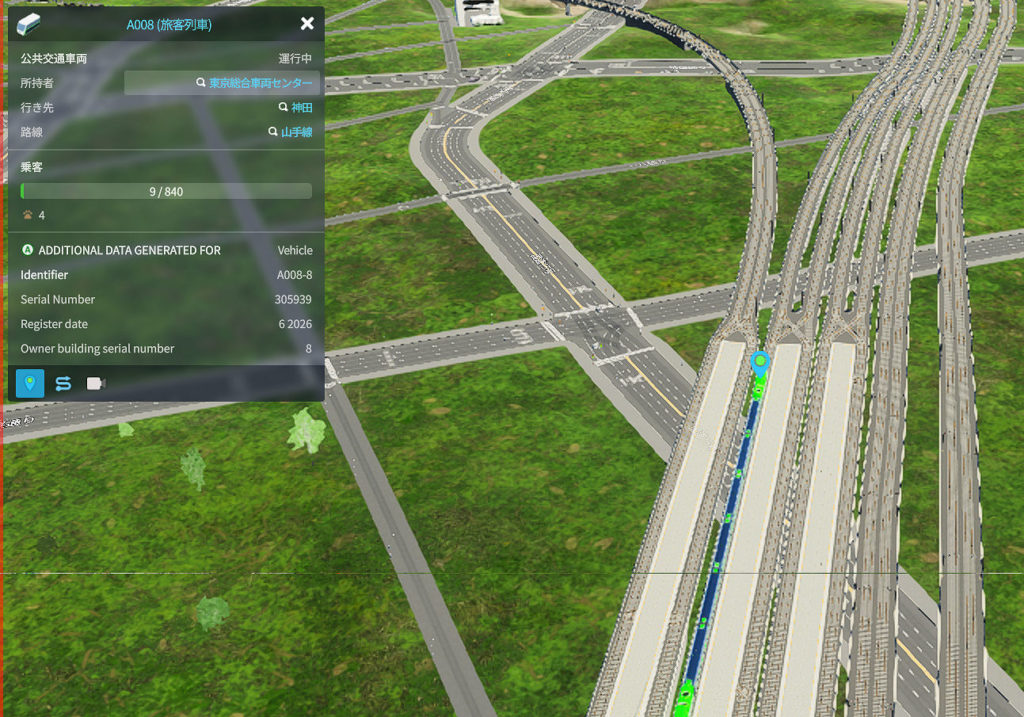
Task: Open the owner 東京総合車両センター link
Action: pyautogui.click(x=259, y=83)
